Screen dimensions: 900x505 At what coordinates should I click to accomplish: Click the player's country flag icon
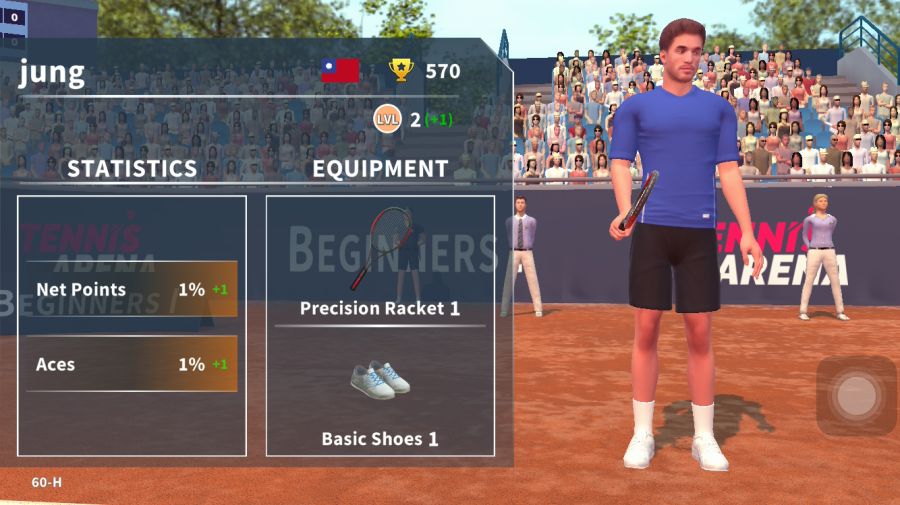pyautogui.click(x=340, y=70)
